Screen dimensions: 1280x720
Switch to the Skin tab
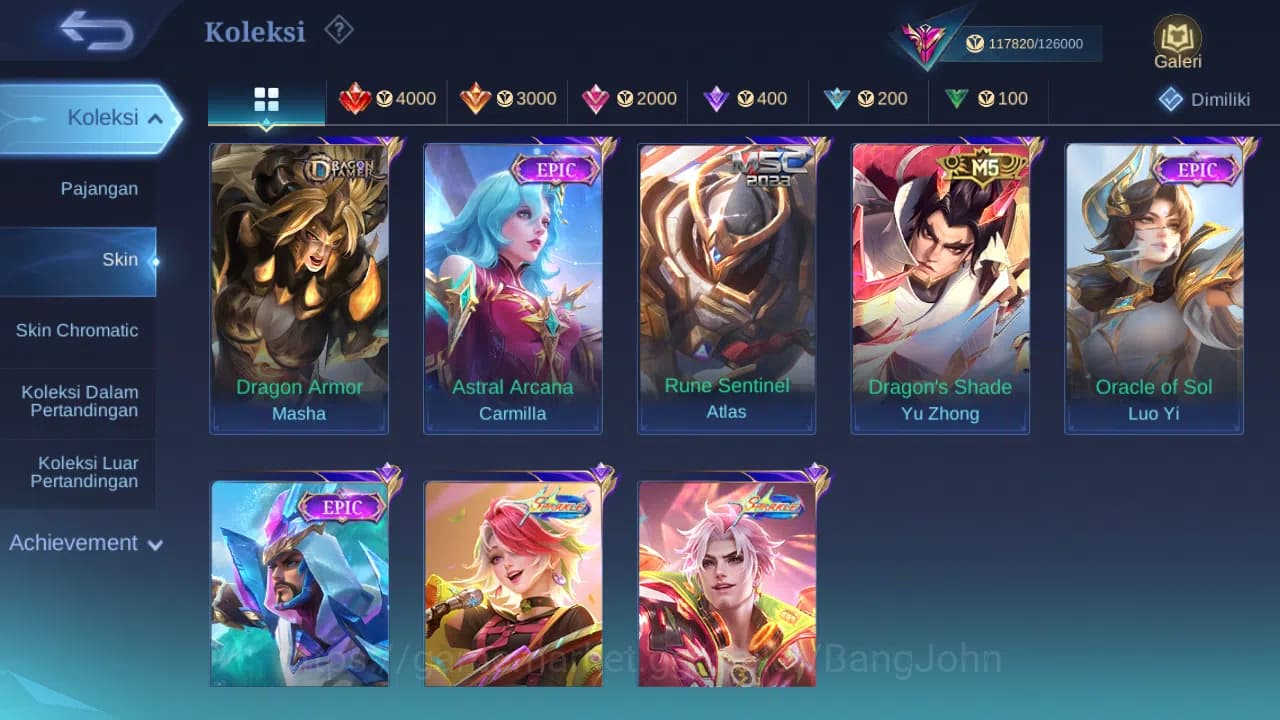[x=120, y=259]
